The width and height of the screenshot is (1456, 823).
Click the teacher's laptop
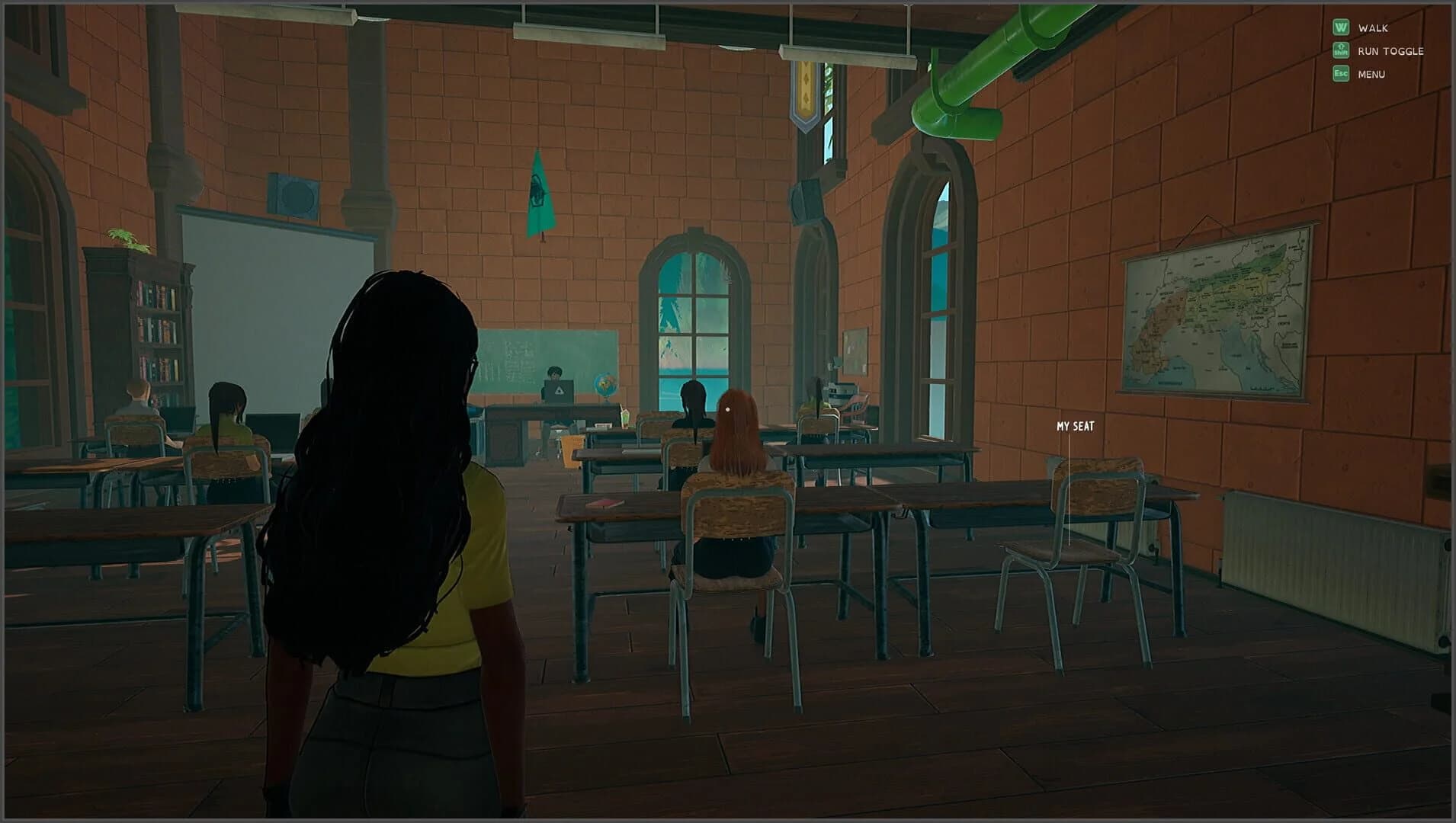click(557, 390)
